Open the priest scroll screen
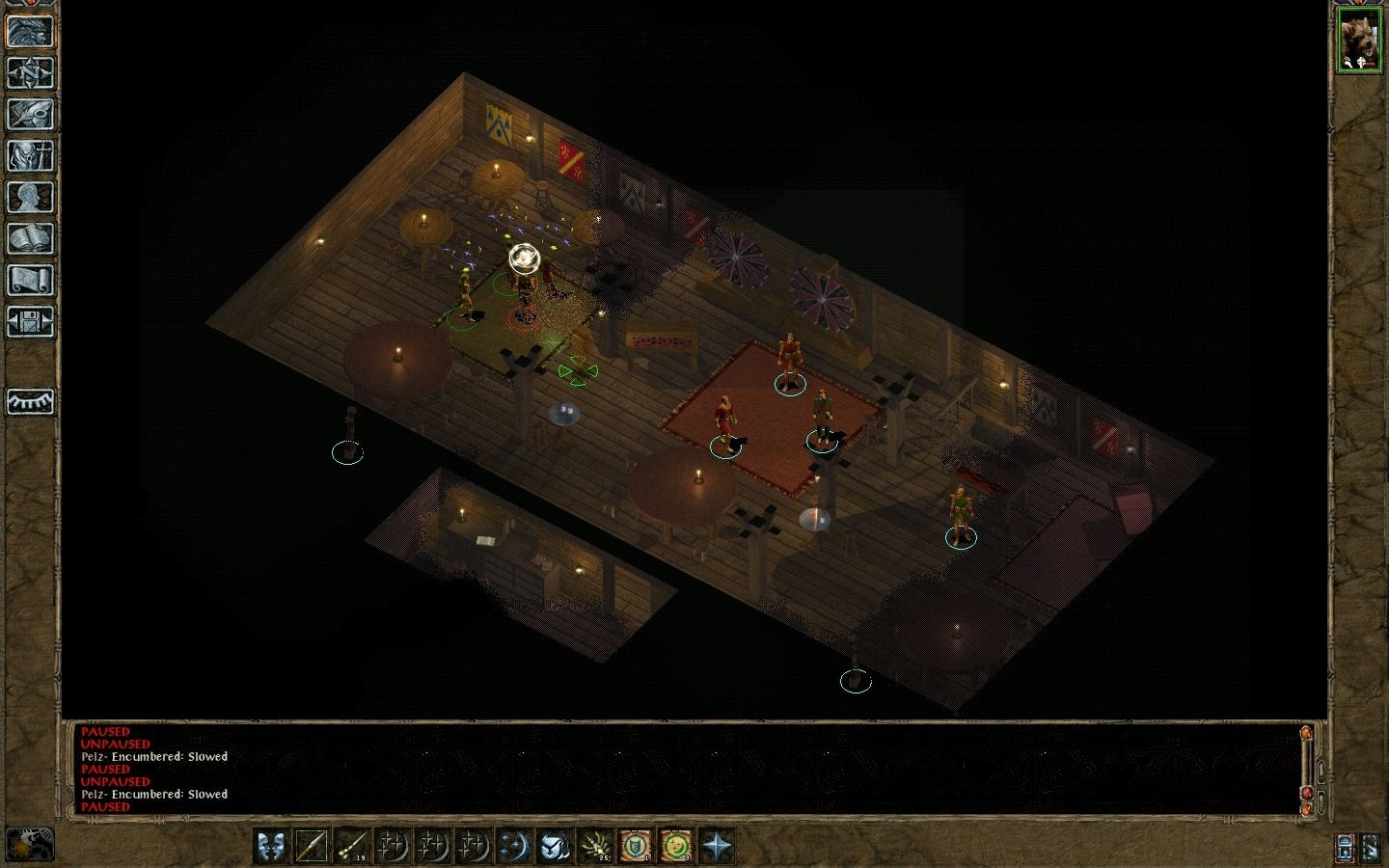The width and height of the screenshot is (1389, 868). 30,280
